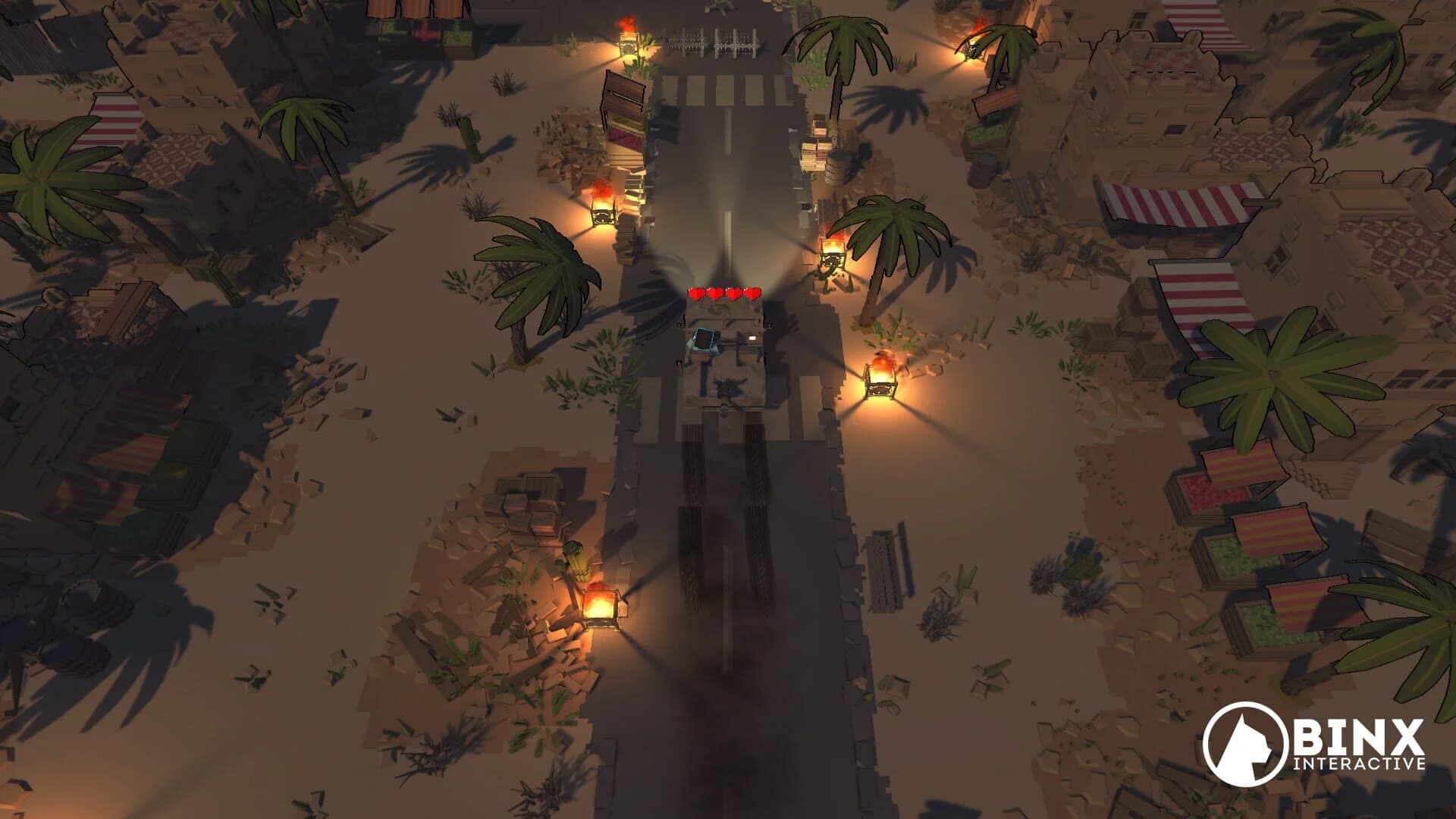Click the flaming lantern near the bottom cactus
The width and height of the screenshot is (1456, 819).
601,607
